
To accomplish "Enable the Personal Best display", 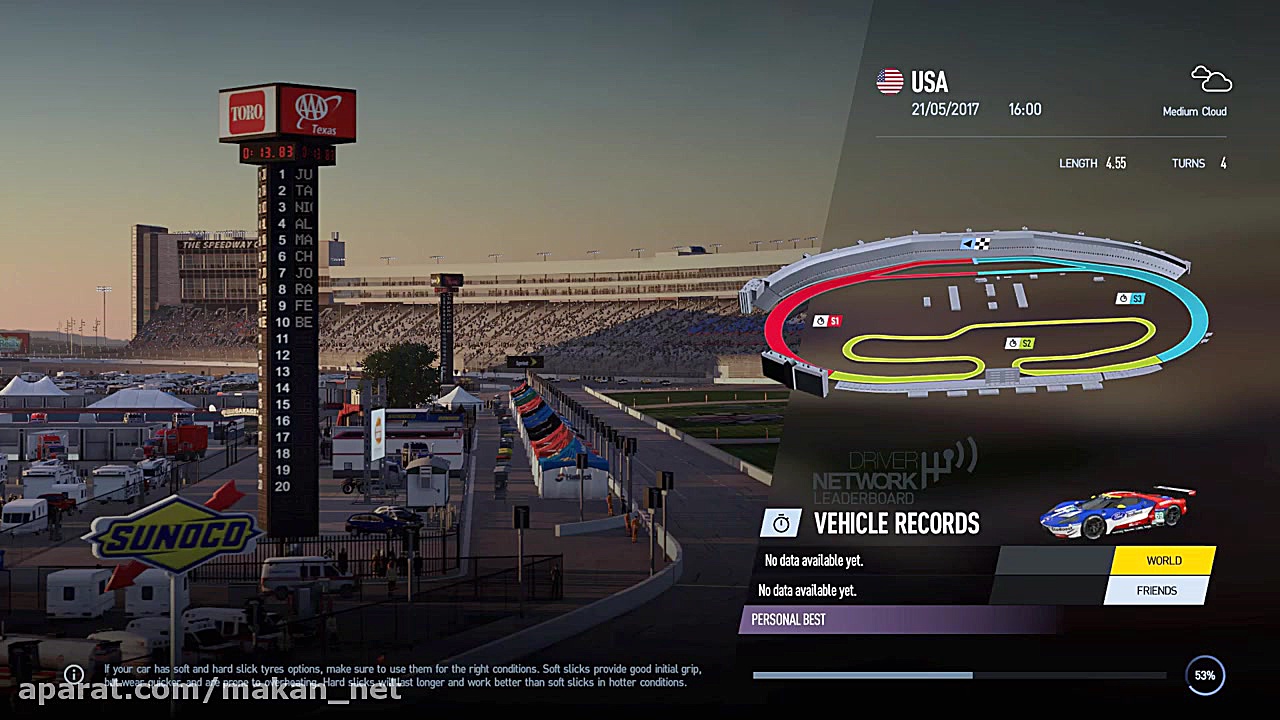I will pyautogui.click(x=786, y=620).
